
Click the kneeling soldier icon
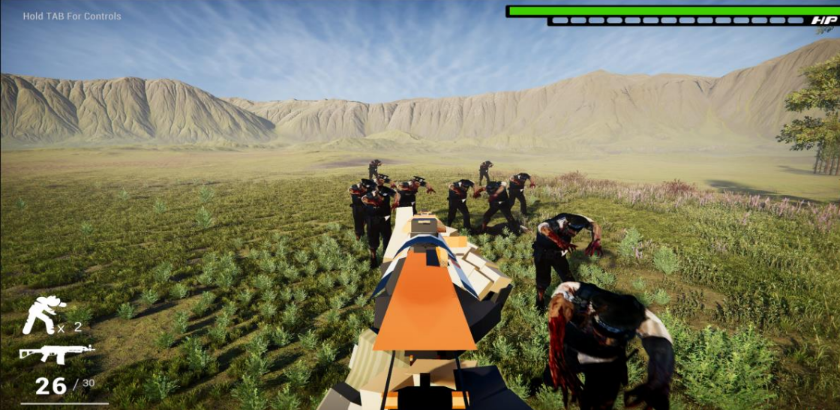(x=42, y=315)
